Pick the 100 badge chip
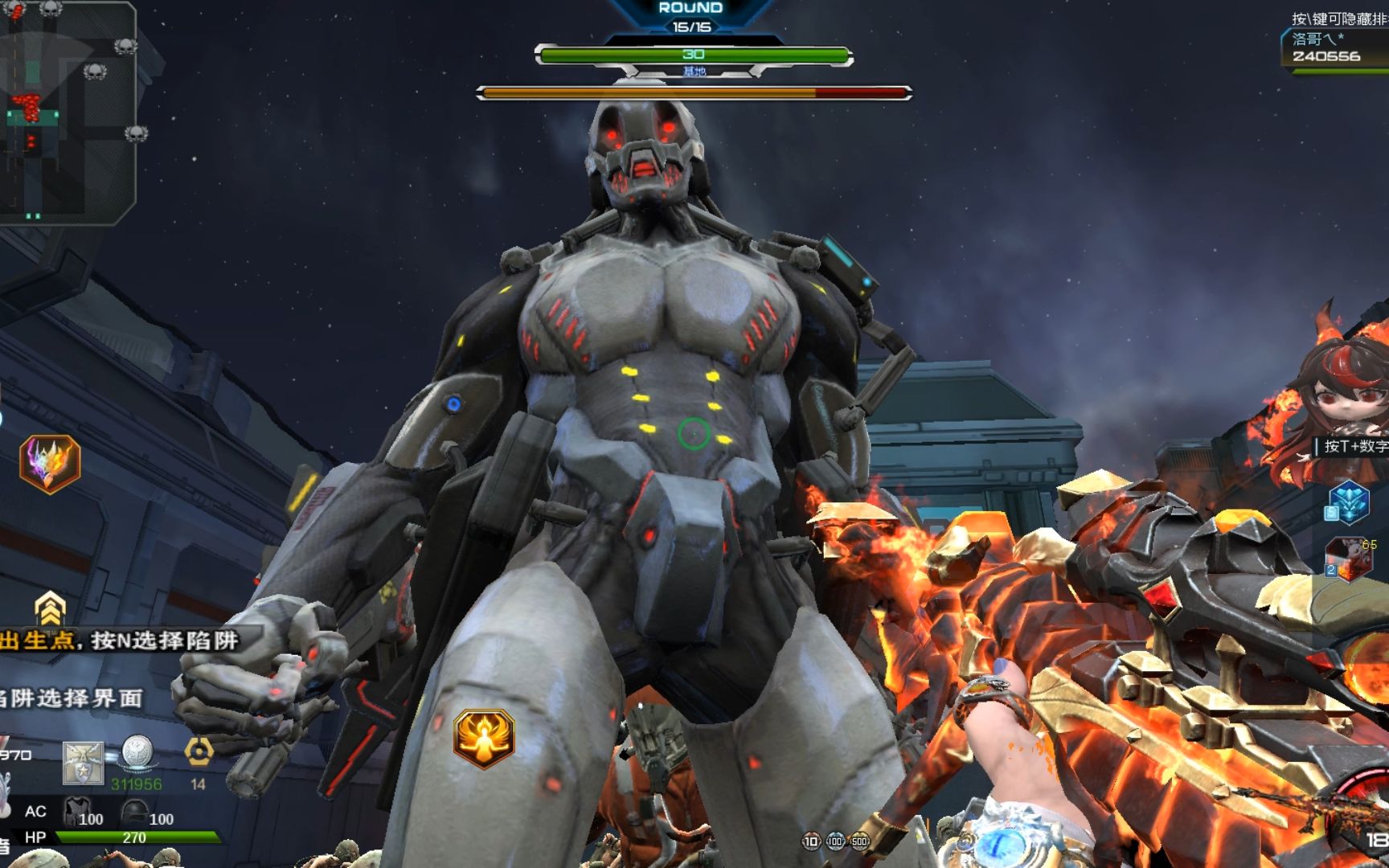1389x868 pixels. click(x=835, y=841)
